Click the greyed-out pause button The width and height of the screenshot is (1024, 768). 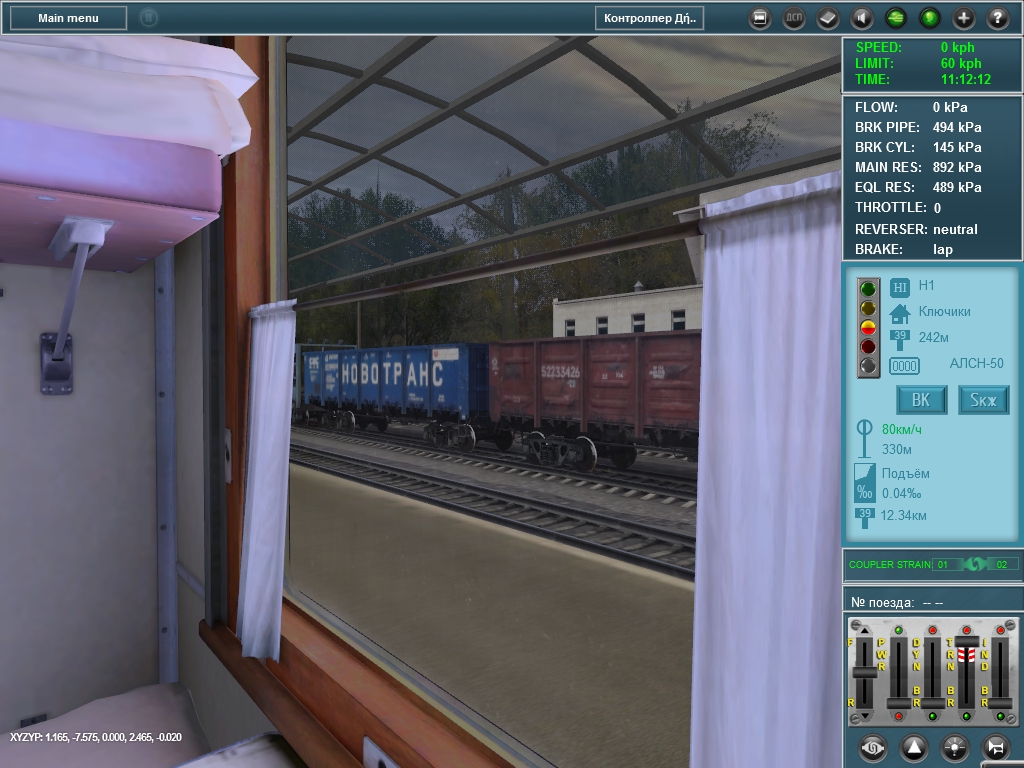149,18
